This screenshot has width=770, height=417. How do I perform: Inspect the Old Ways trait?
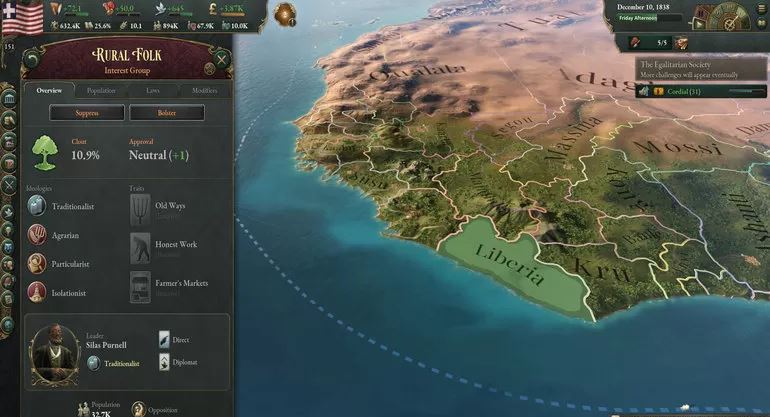tap(141, 208)
